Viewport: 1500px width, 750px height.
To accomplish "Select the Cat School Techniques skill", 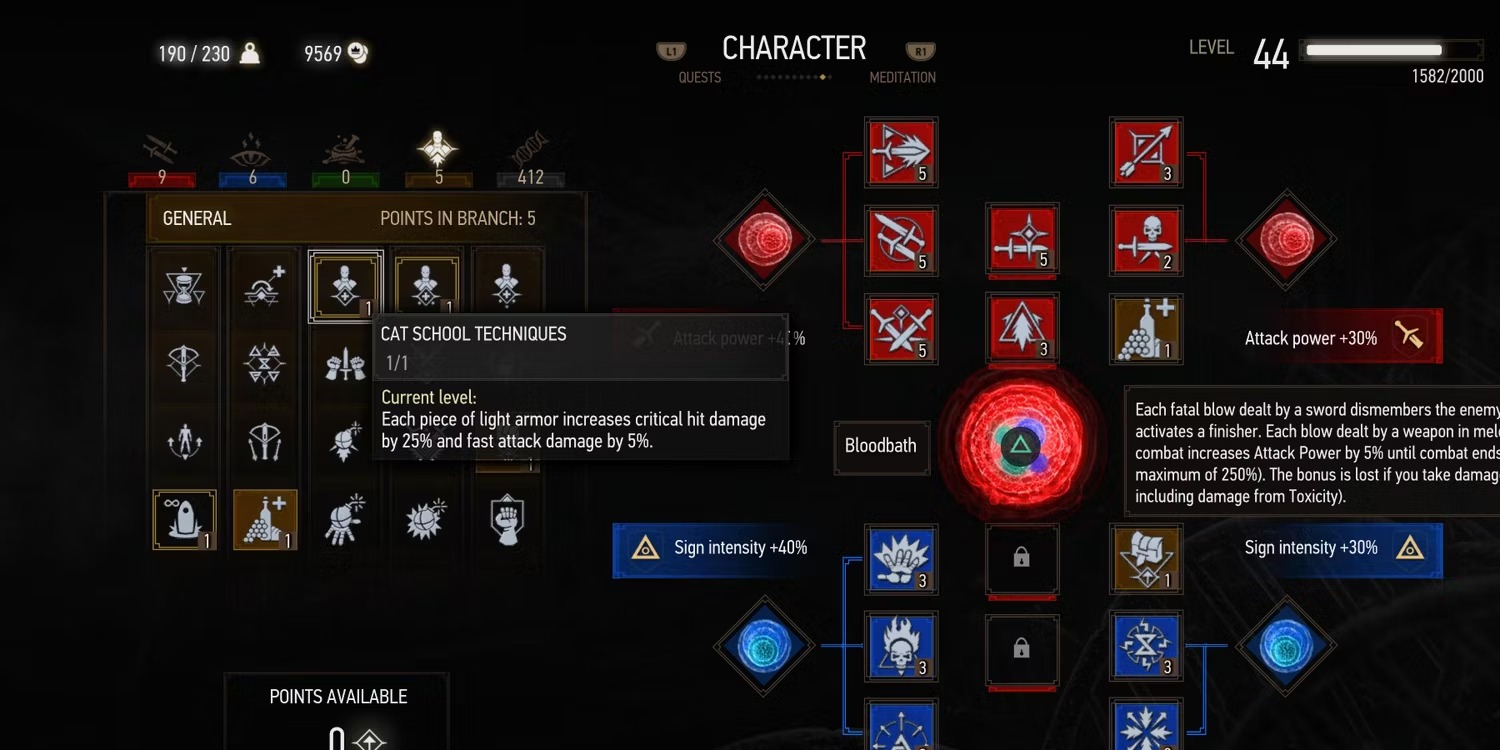I will (345, 287).
